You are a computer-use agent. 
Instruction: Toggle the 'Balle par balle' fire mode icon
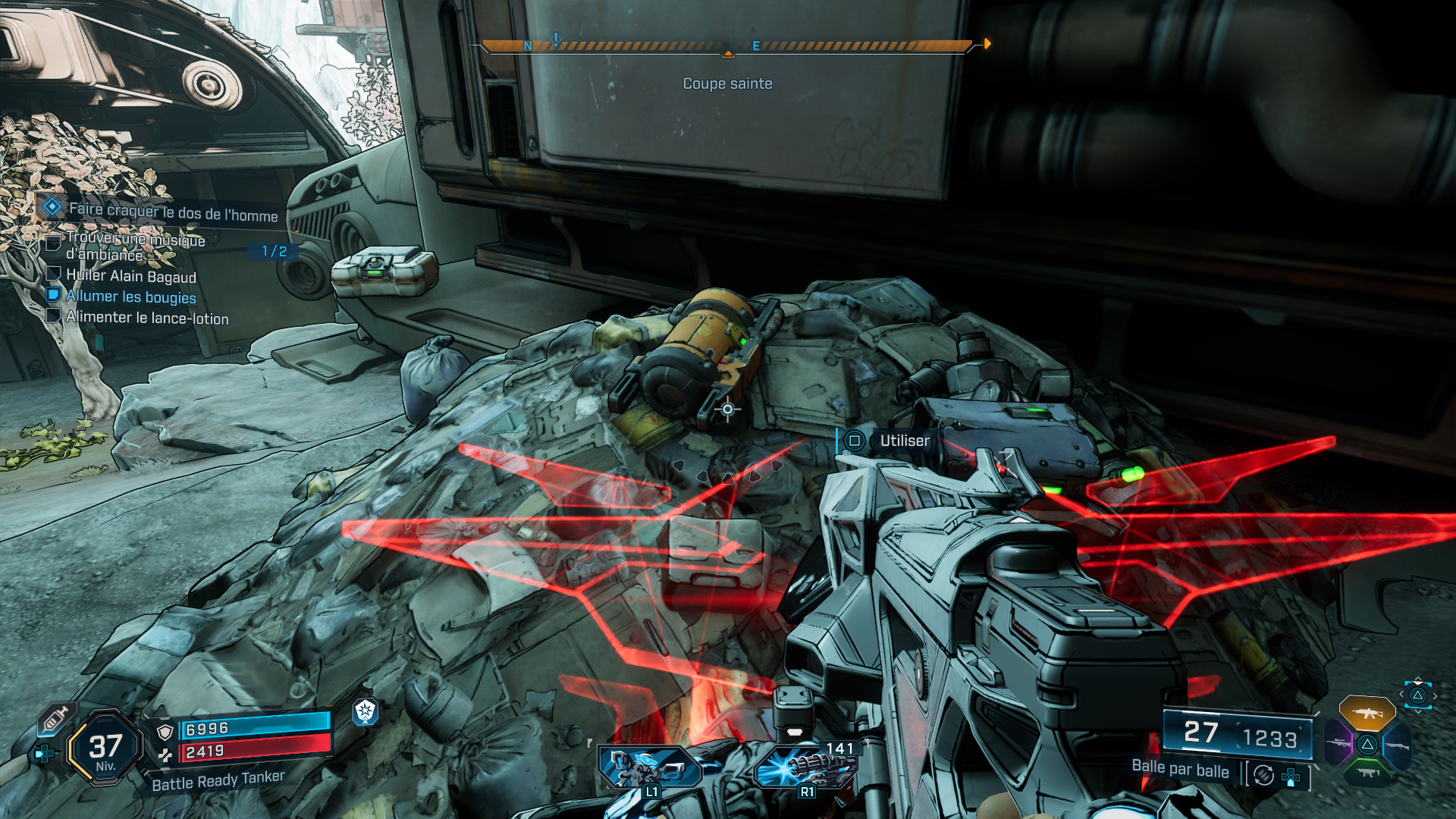(1263, 775)
